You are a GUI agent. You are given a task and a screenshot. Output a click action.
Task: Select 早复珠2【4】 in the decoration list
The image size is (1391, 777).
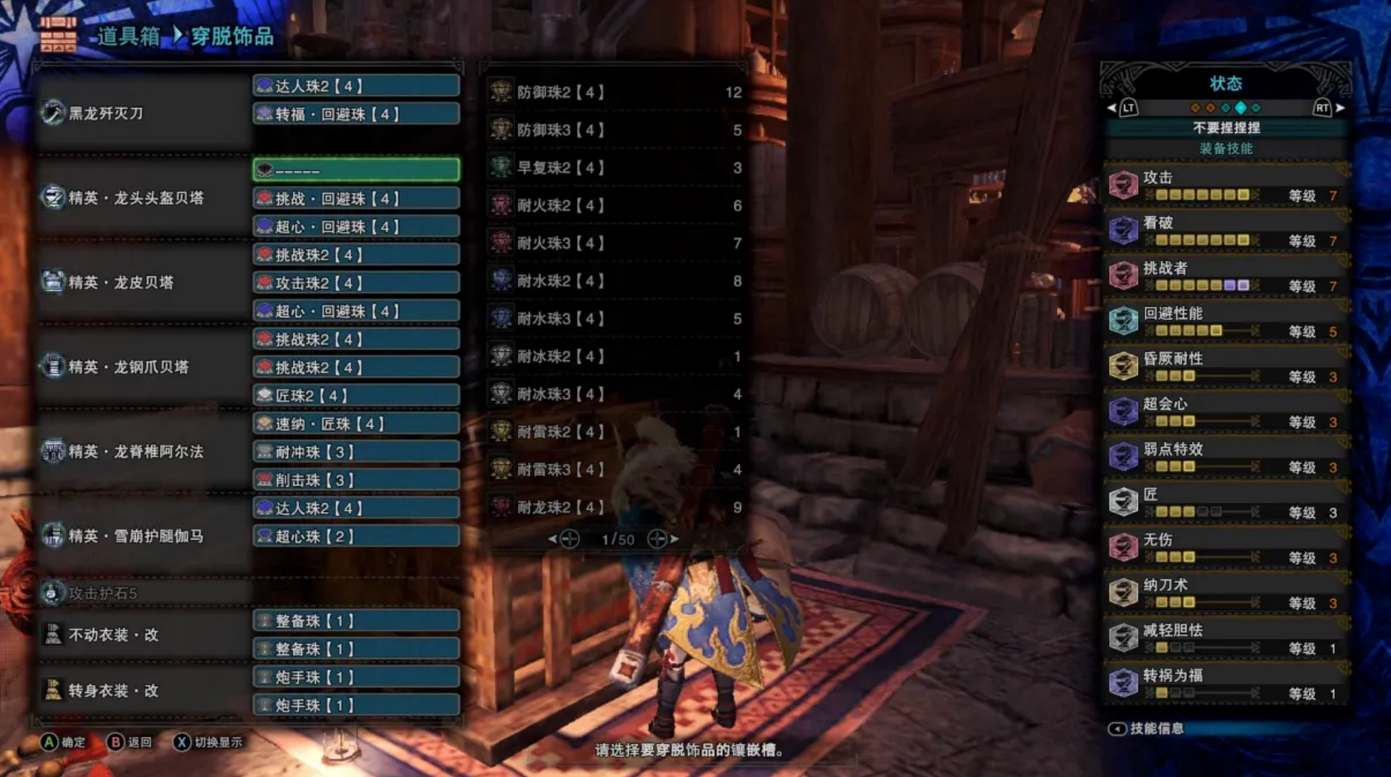pyautogui.click(x=615, y=168)
